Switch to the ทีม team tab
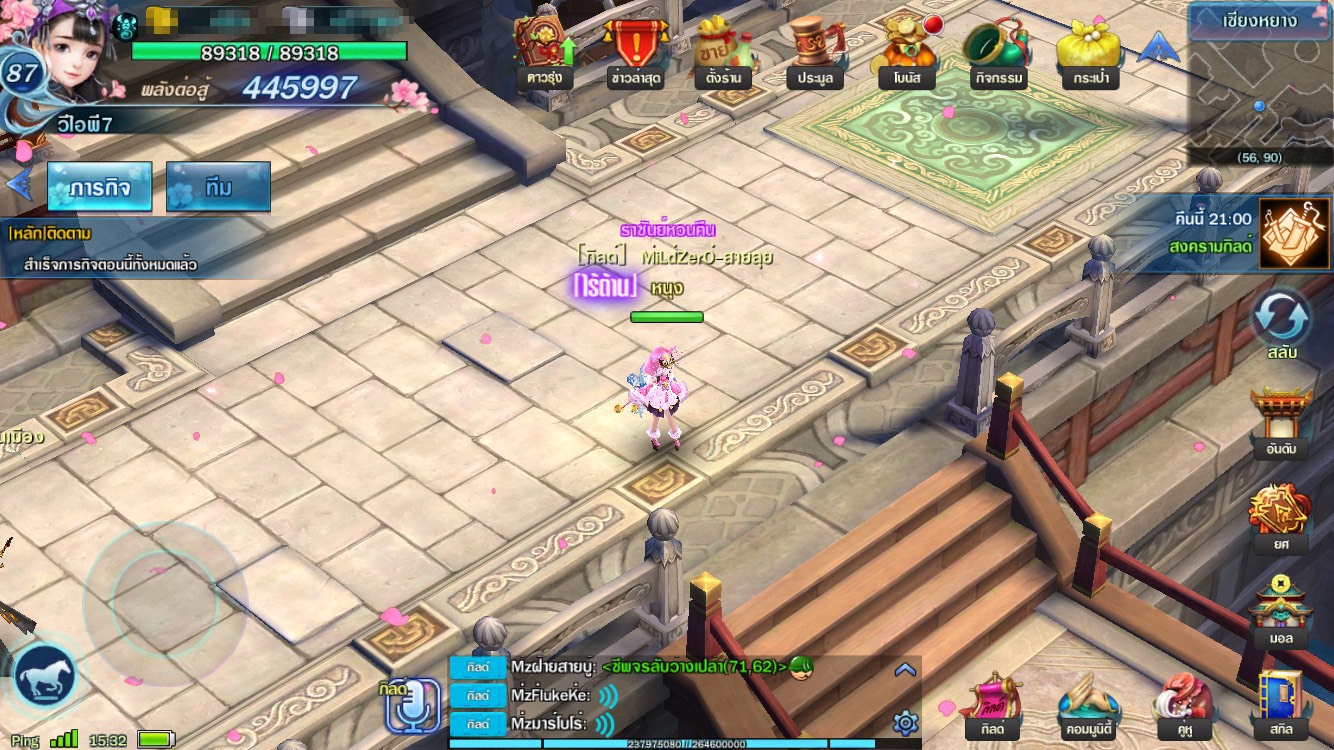 pos(218,187)
